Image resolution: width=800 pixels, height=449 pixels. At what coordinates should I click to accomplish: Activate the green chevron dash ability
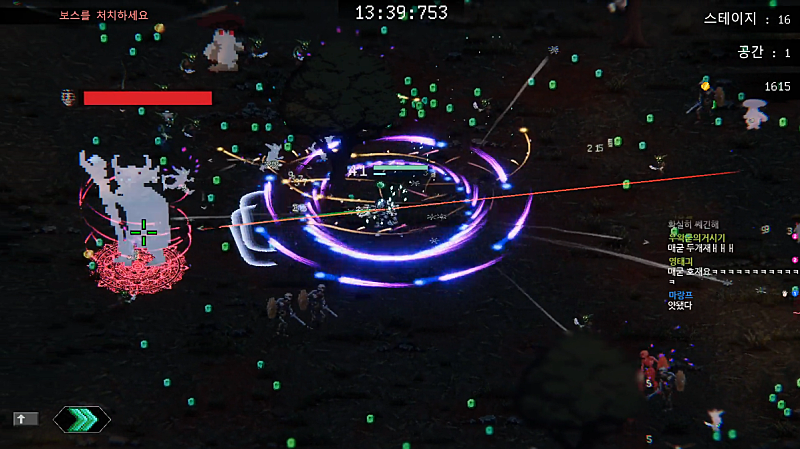click(x=82, y=419)
